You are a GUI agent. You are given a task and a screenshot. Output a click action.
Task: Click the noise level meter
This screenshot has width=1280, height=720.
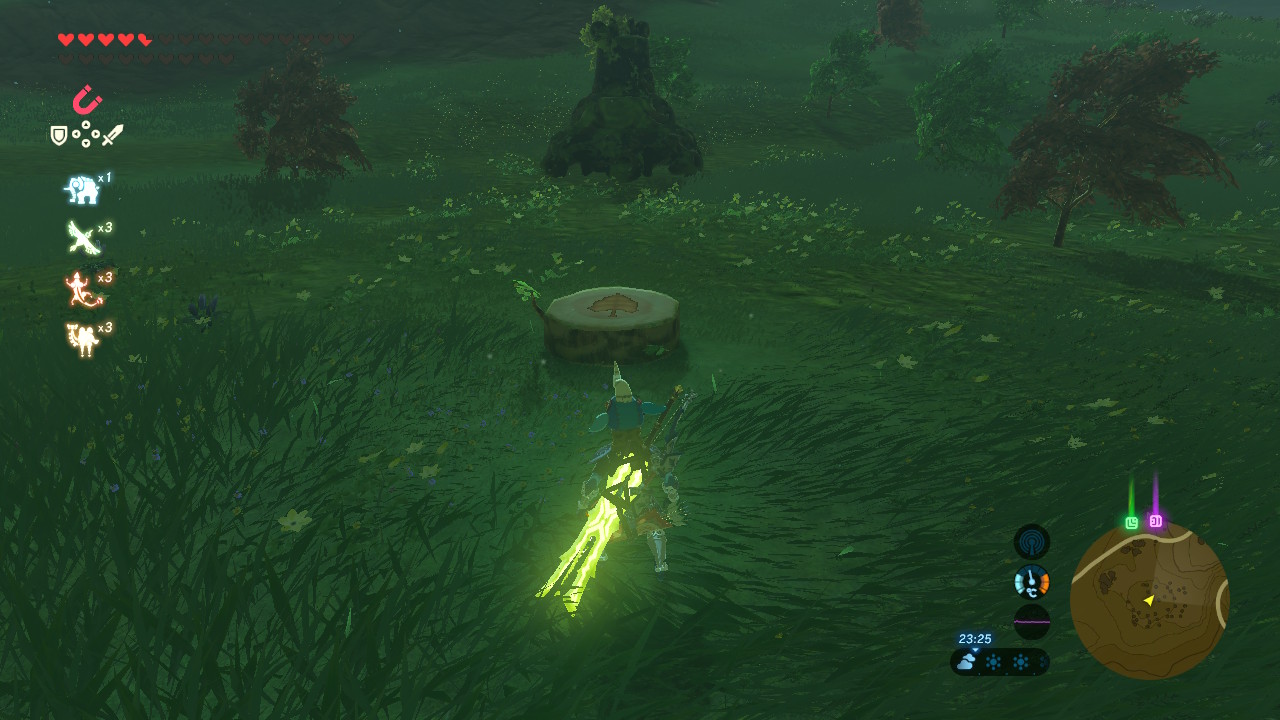(1031, 621)
